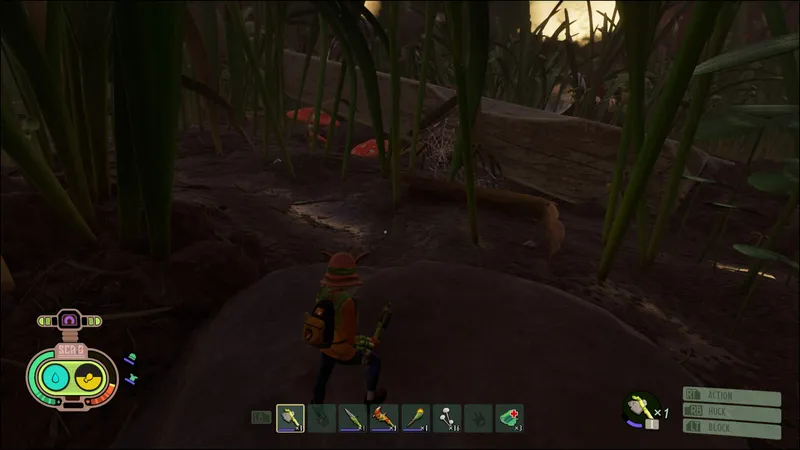Equip the torch from the hotbar
This screenshot has height=450, width=800.
click(x=415, y=417)
